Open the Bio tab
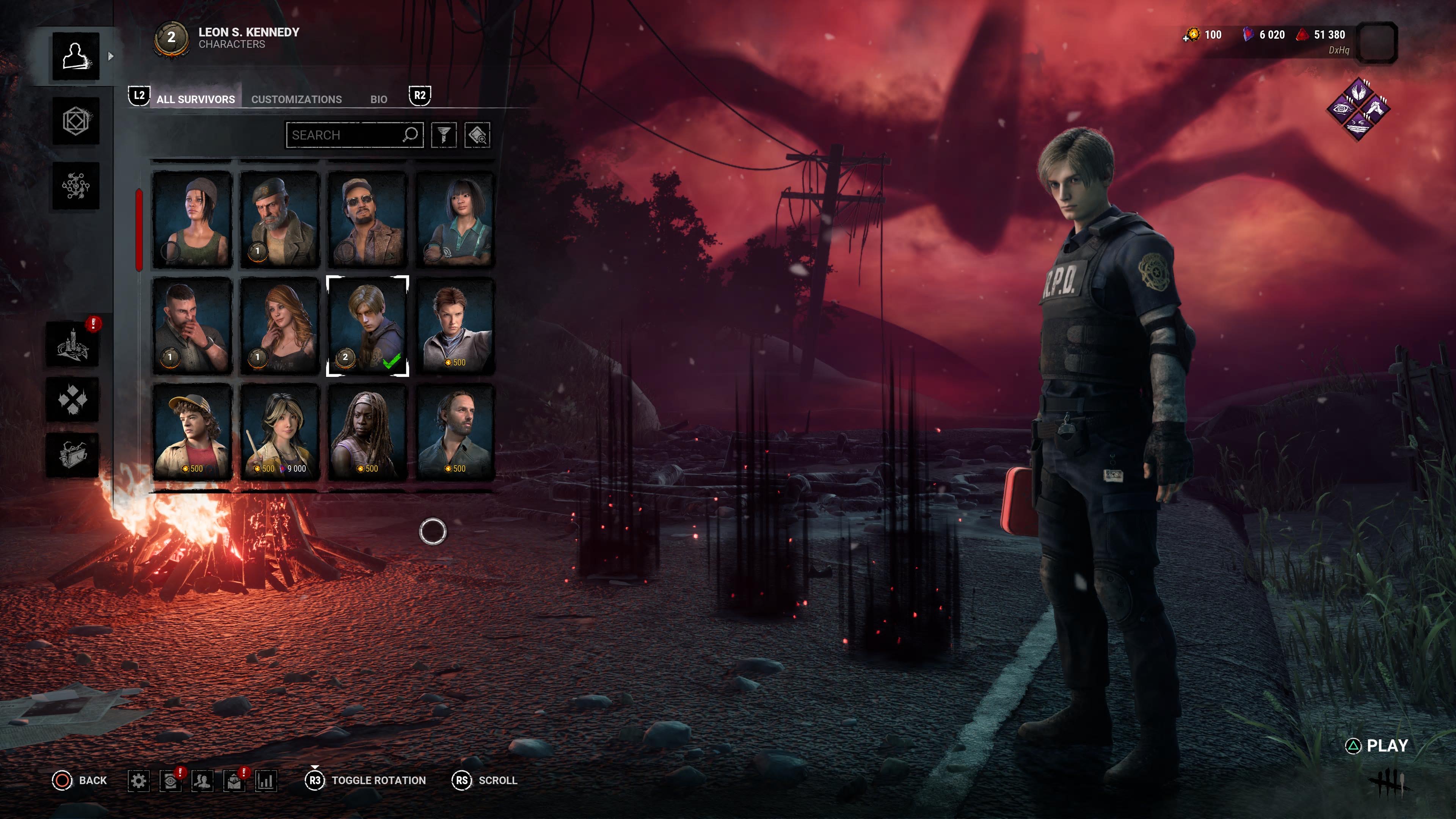This screenshot has height=819, width=1456. (x=378, y=99)
